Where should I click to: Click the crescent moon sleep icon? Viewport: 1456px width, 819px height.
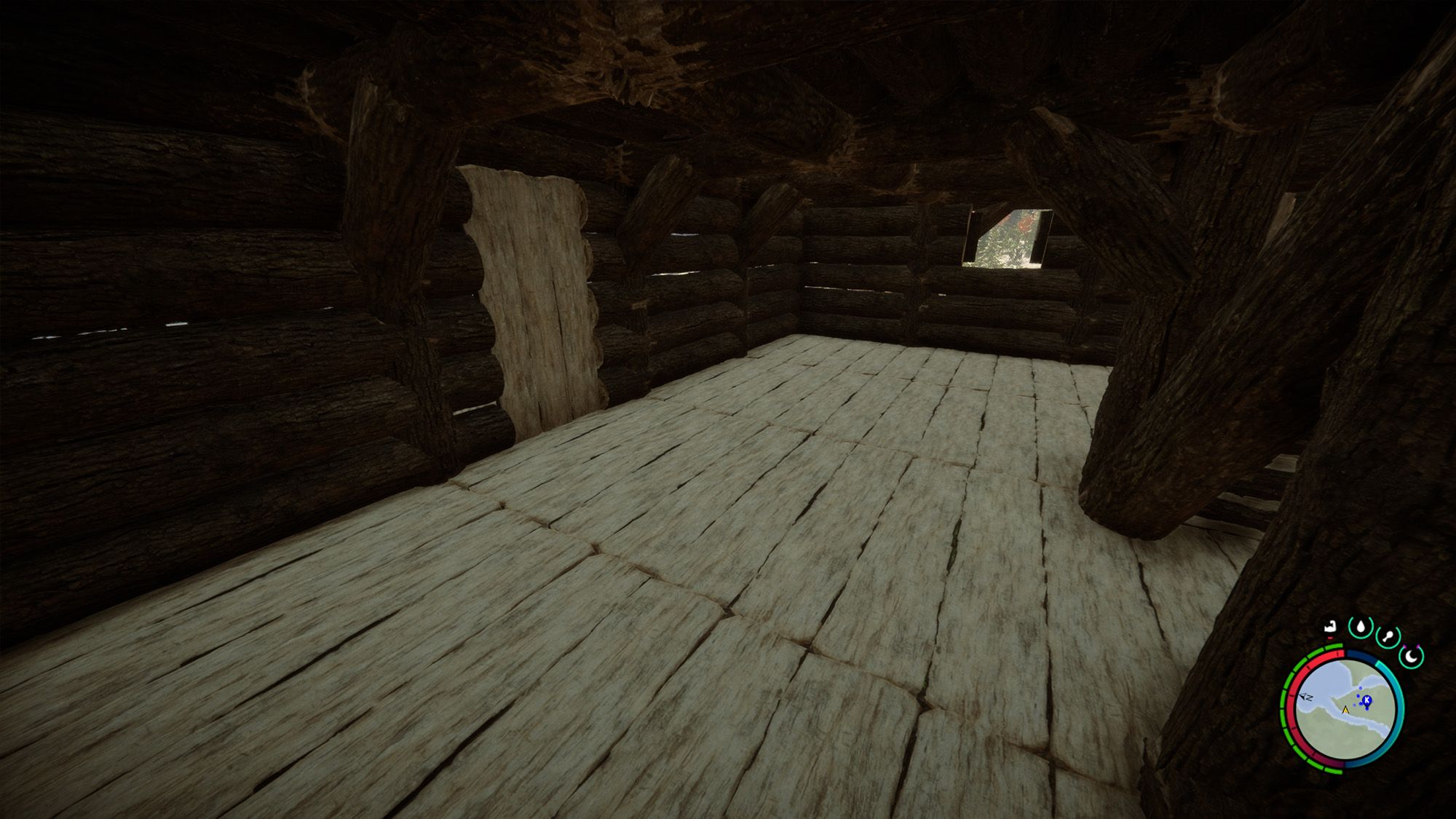(x=1410, y=657)
